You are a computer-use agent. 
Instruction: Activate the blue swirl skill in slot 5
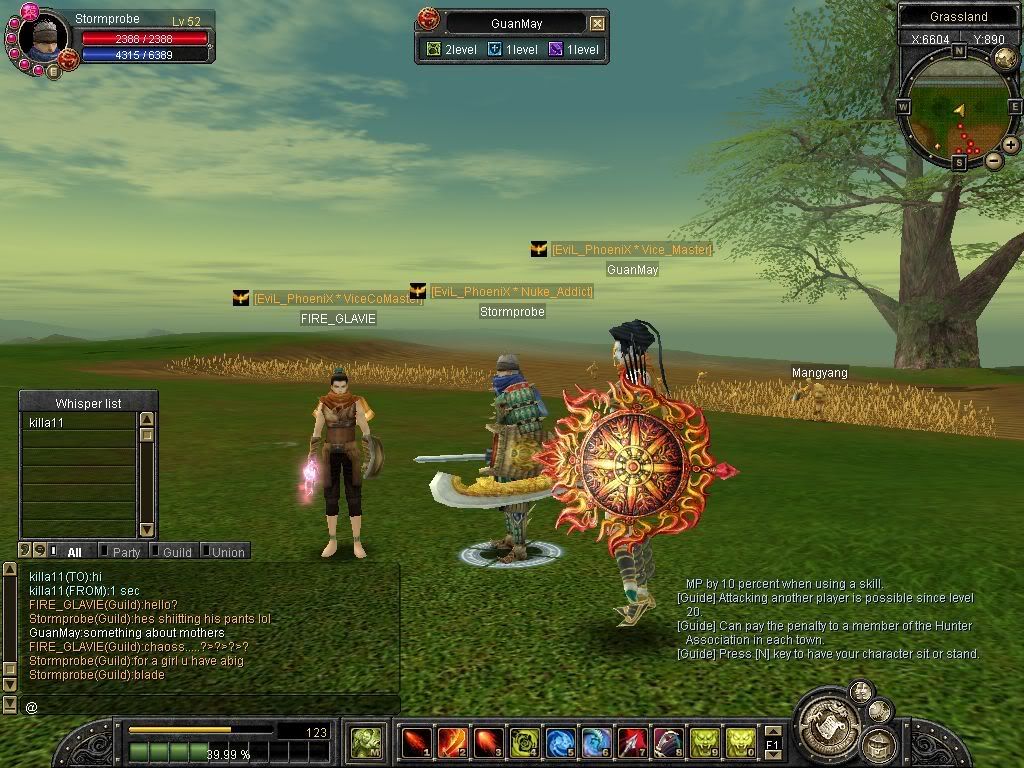[x=560, y=742]
